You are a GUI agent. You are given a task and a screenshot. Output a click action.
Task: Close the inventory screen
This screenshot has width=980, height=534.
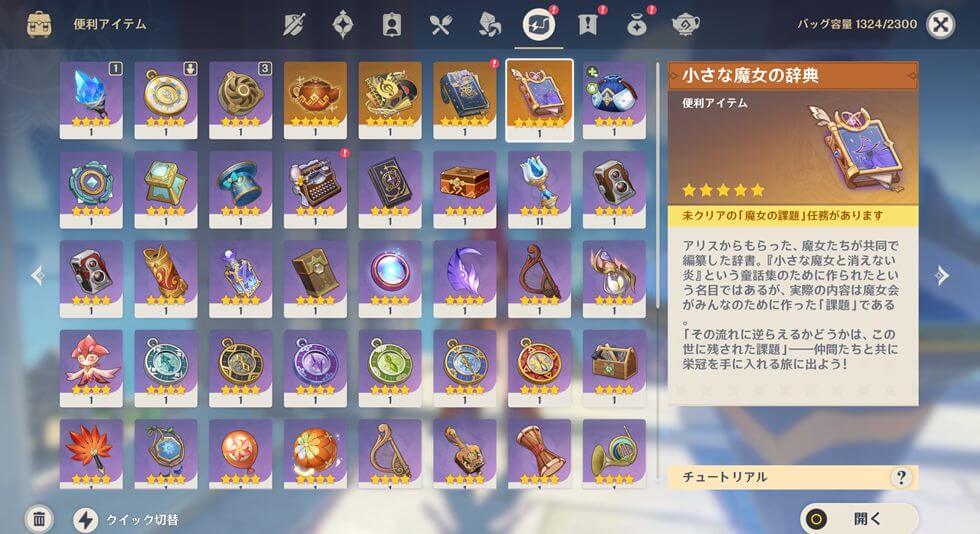[940, 24]
